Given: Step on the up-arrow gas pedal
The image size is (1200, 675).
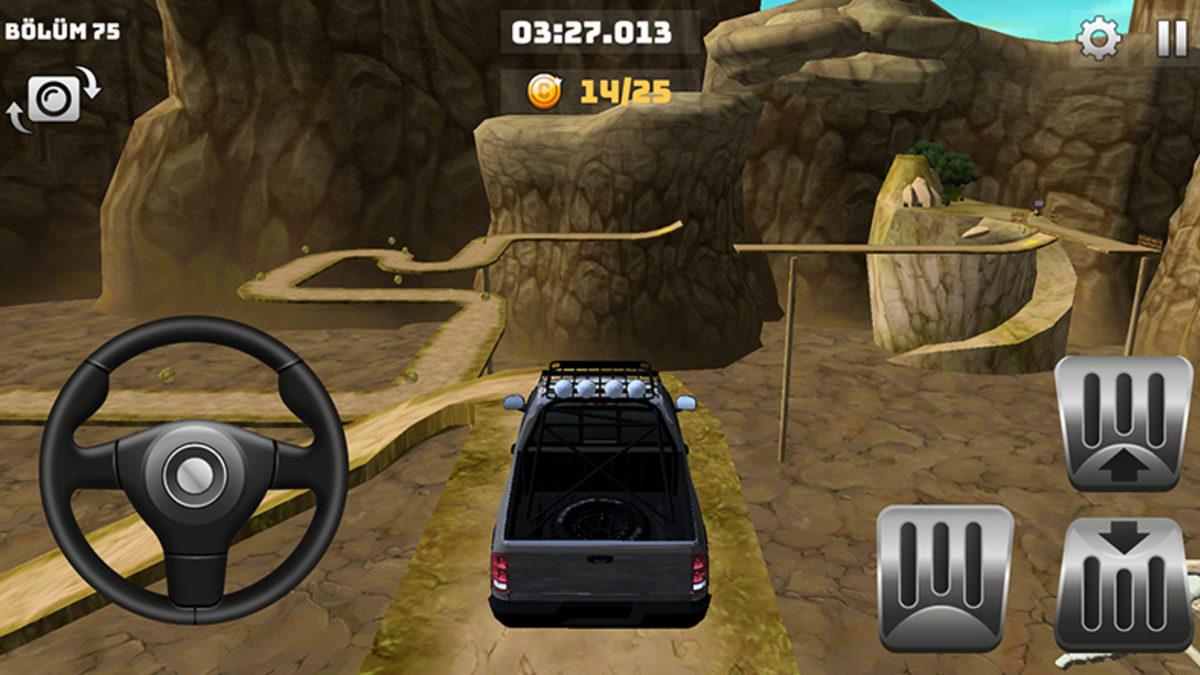Looking at the screenshot, I should [x=1124, y=423].
